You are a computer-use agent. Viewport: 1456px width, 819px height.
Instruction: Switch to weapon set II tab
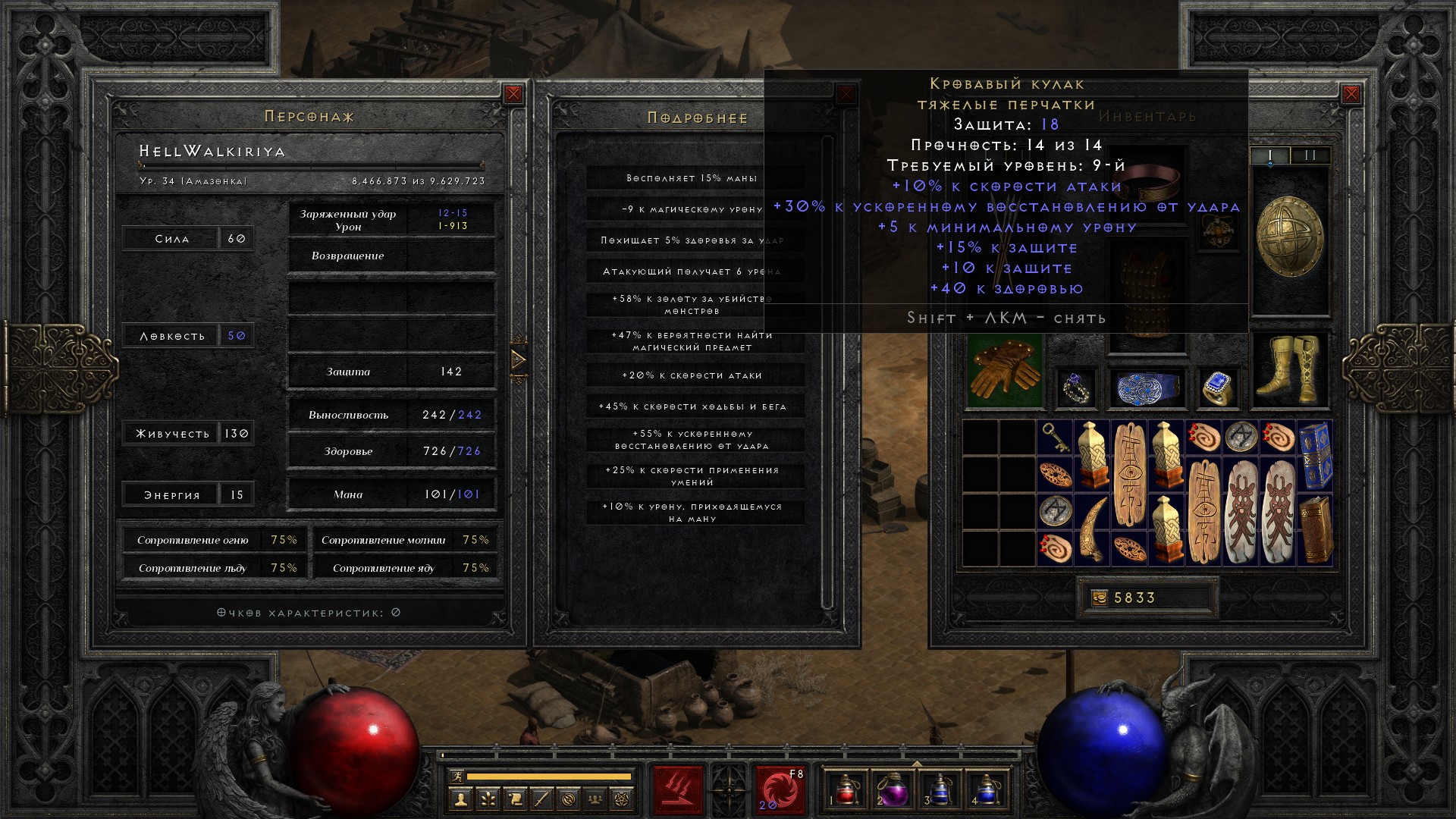pos(1310,155)
